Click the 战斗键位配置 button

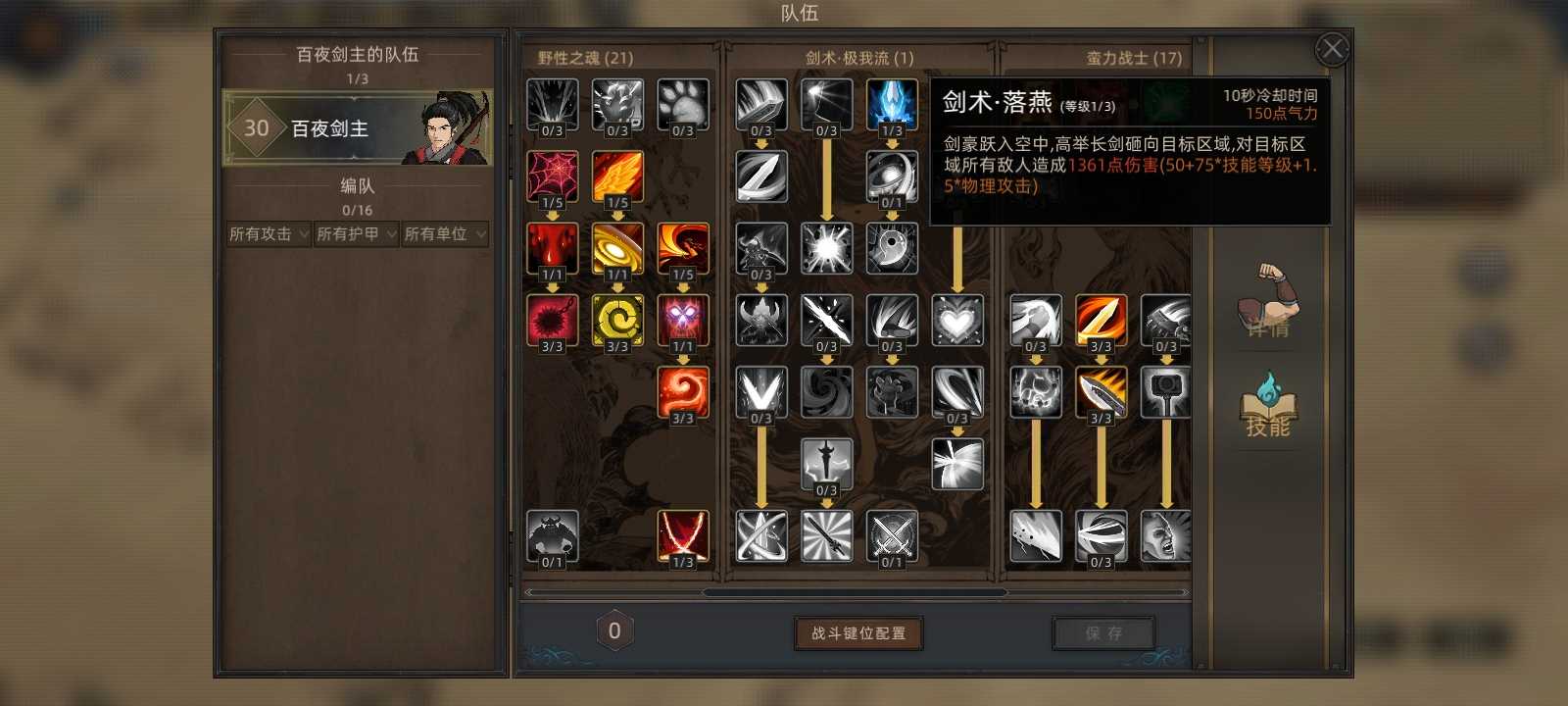tap(858, 634)
